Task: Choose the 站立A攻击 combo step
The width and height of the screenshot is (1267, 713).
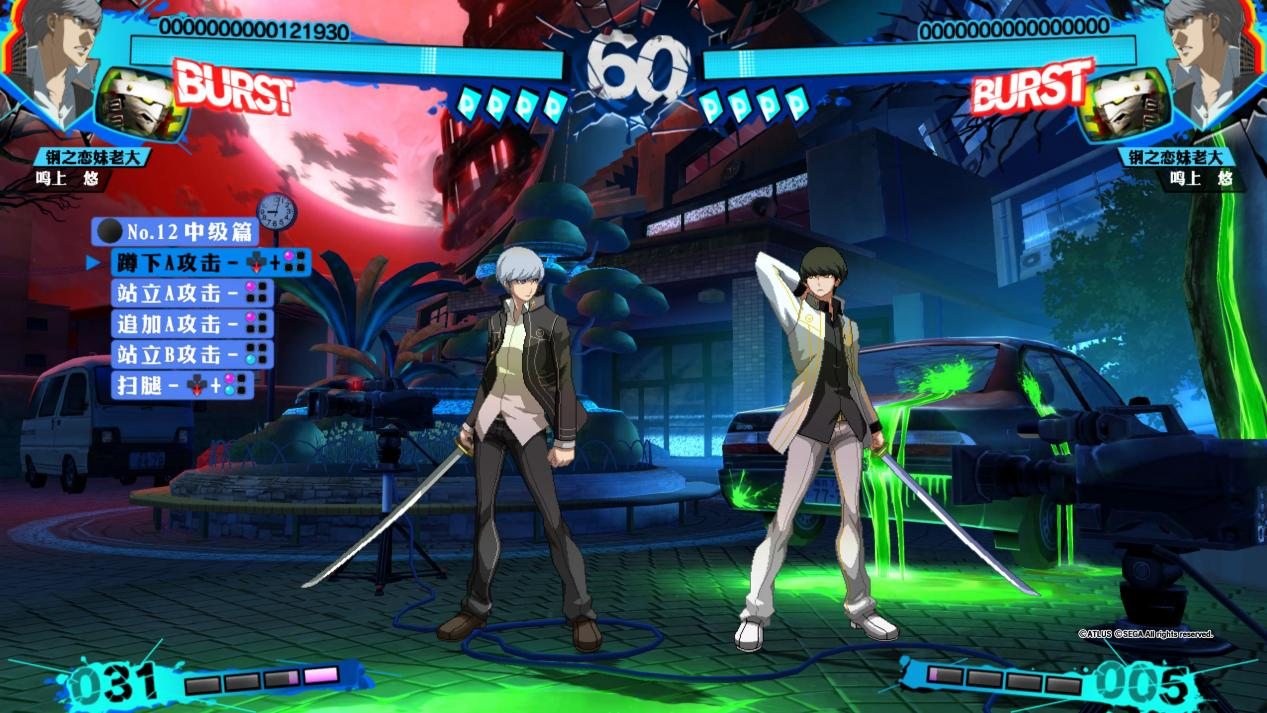Action: click(x=191, y=294)
